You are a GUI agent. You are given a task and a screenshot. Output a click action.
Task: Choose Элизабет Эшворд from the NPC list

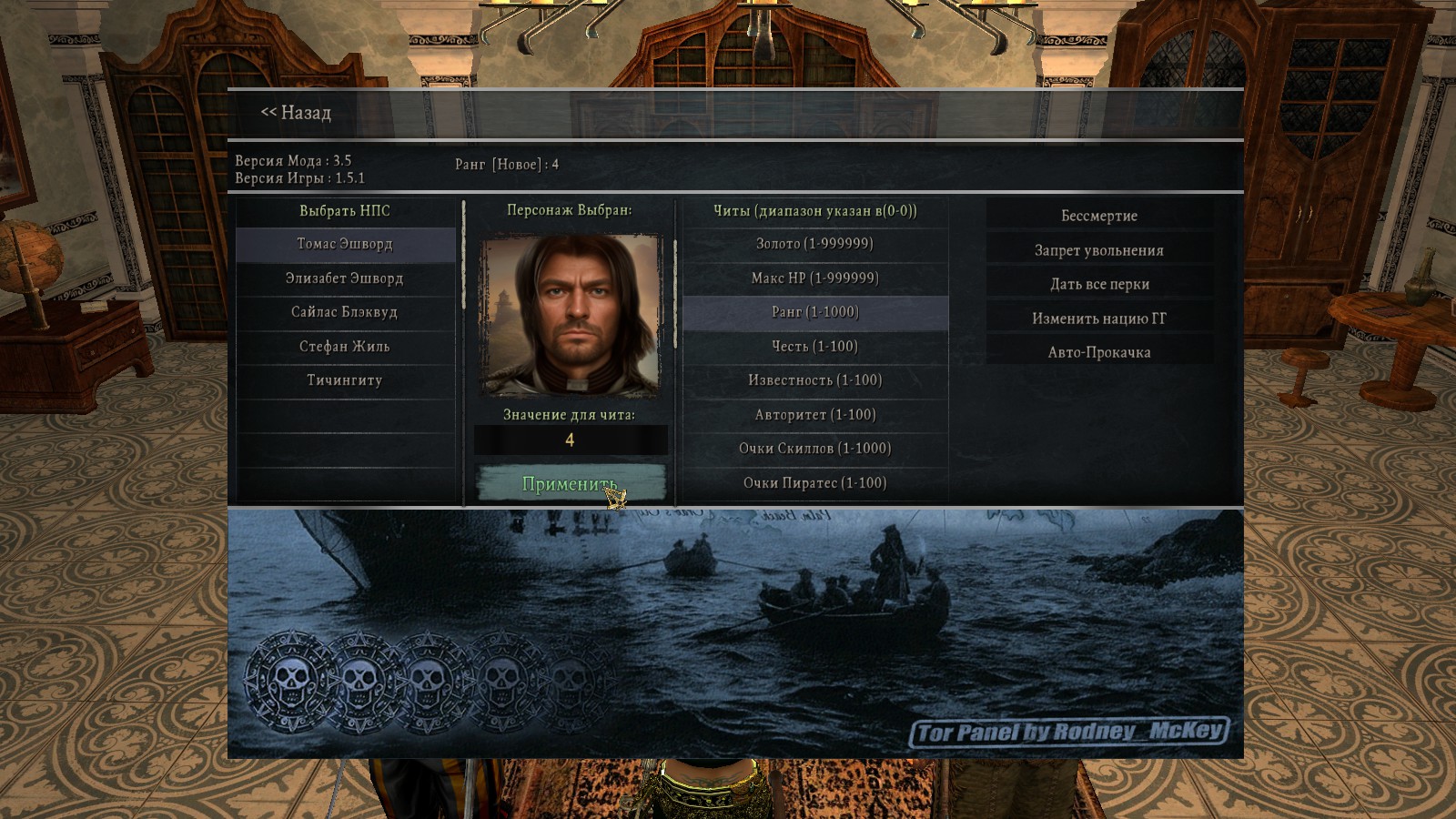[345, 278]
